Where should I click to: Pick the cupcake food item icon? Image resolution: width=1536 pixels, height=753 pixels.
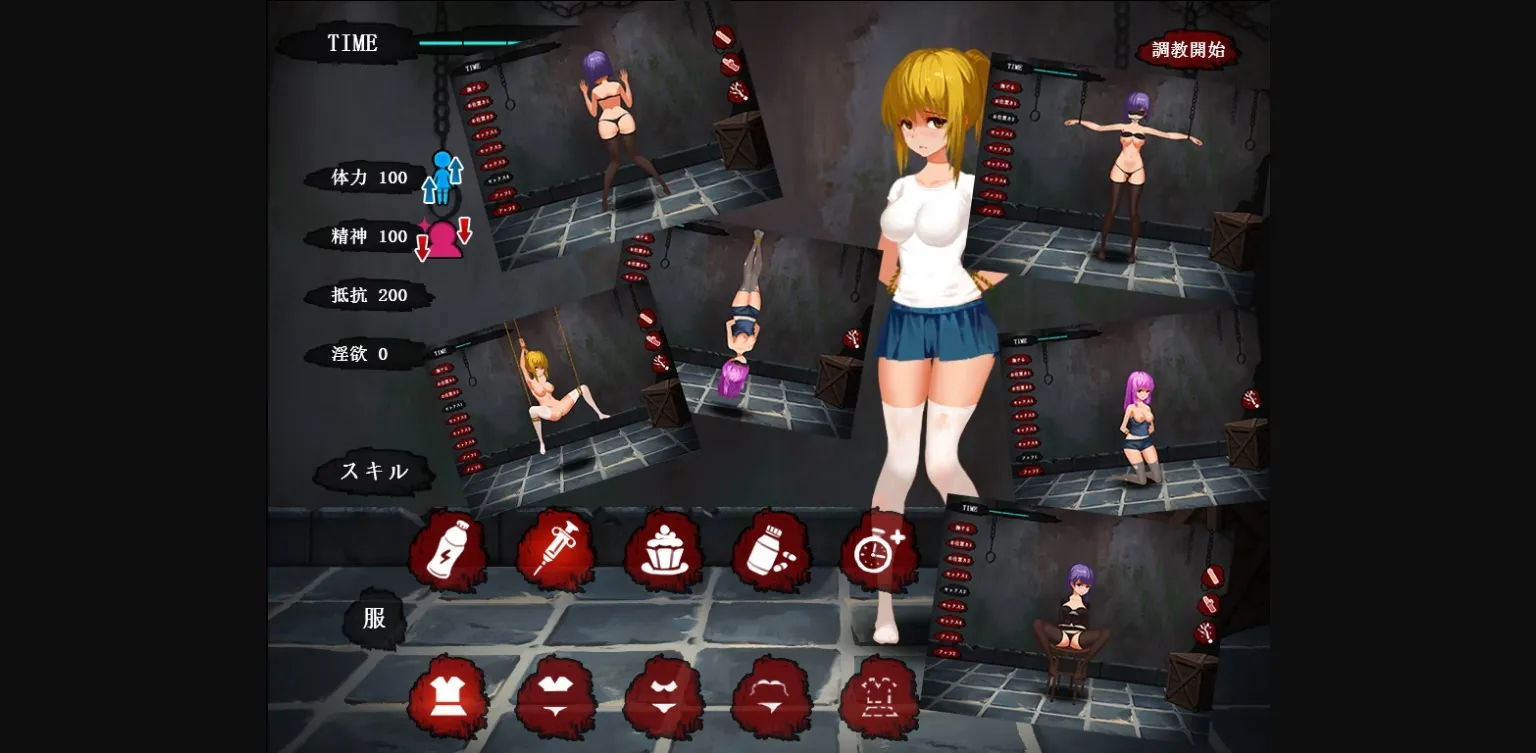click(665, 549)
